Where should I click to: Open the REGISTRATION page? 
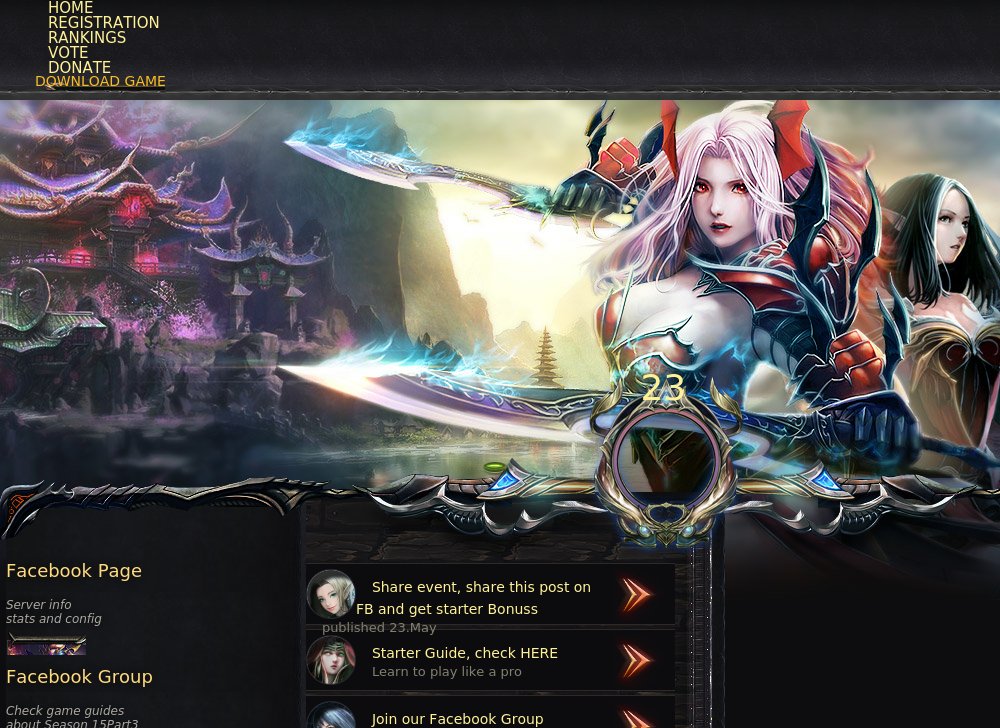pos(103,23)
